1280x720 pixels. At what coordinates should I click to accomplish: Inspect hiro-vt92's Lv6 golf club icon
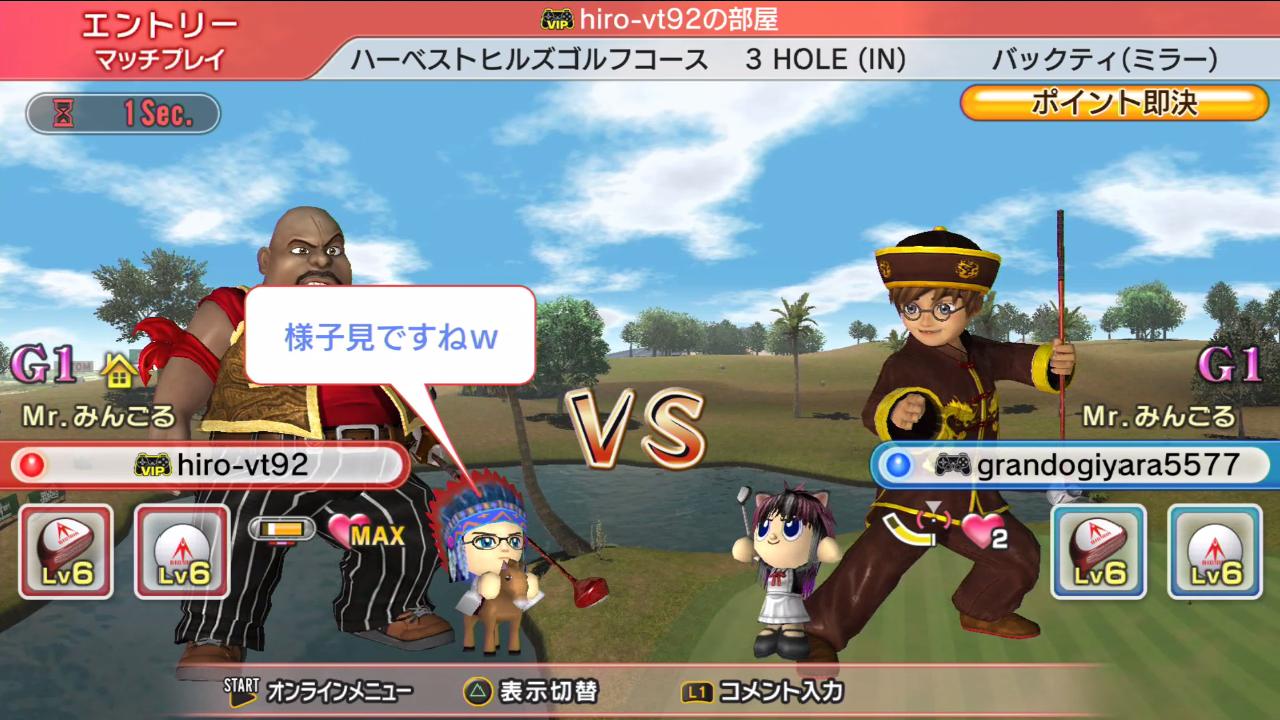point(65,551)
